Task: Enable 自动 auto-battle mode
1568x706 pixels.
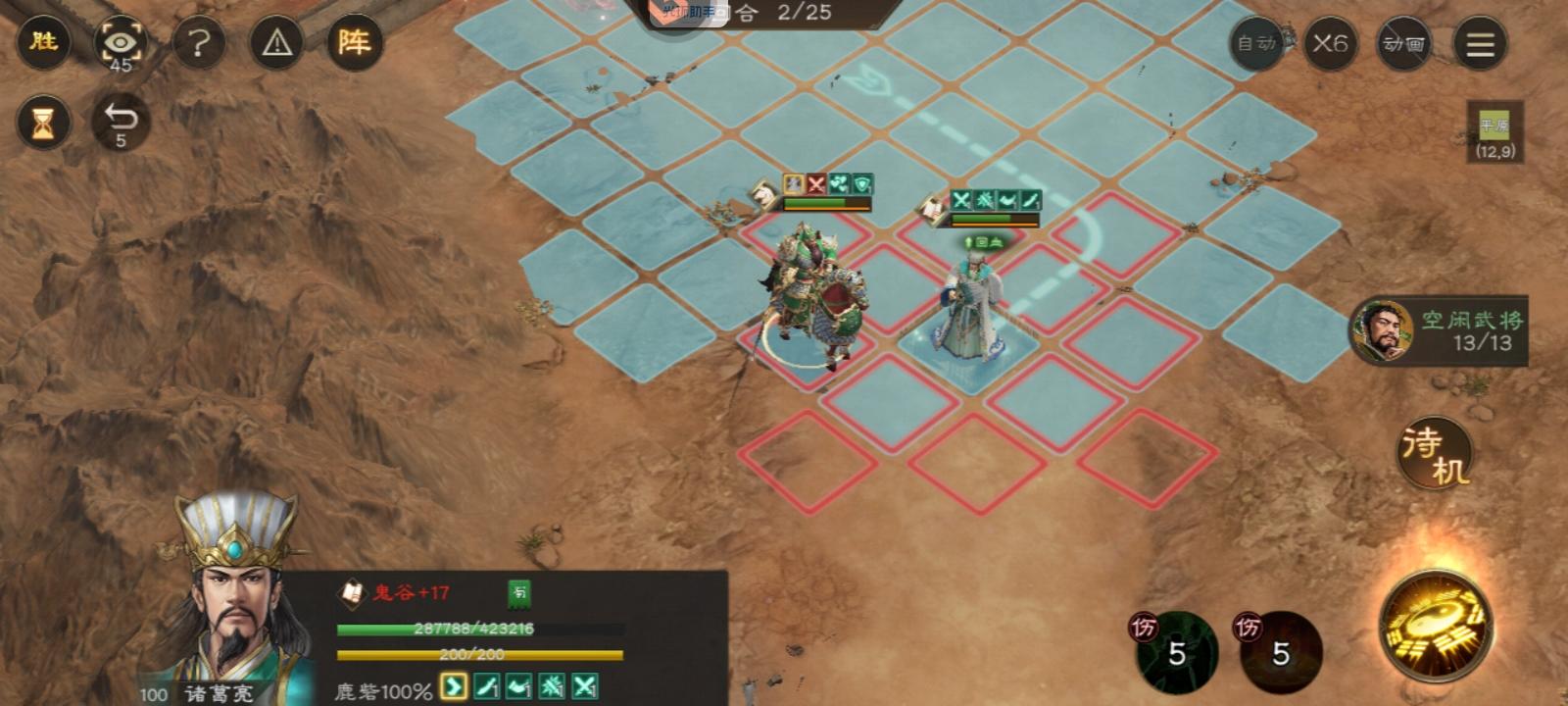Action: click(x=1255, y=44)
